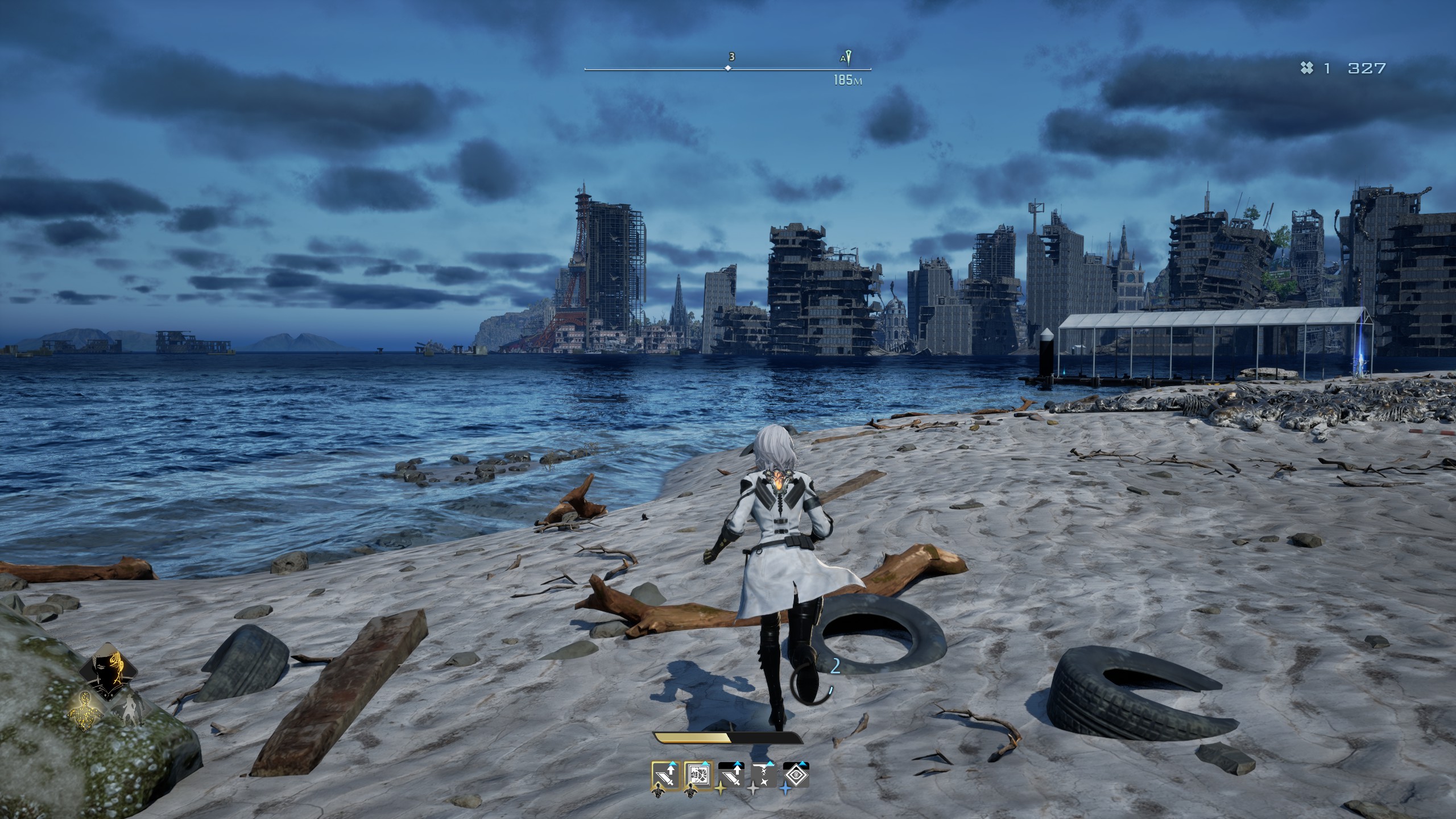The image size is (1456, 819).
Task: Select the white diamond marker numbered 3 on the compass
Action: point(727,68)
